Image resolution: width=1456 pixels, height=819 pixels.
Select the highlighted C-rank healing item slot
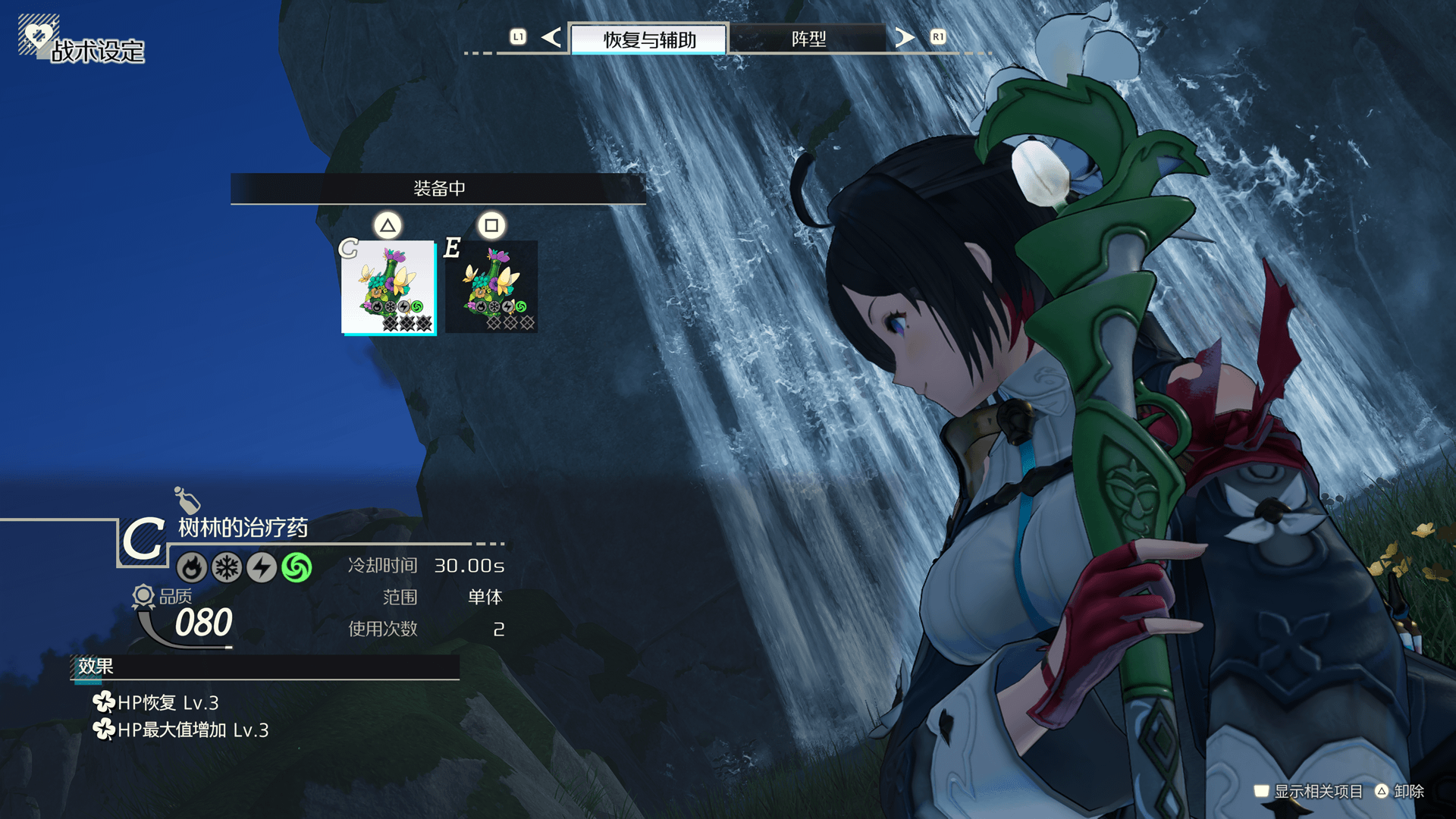click(x=388, y=287)
